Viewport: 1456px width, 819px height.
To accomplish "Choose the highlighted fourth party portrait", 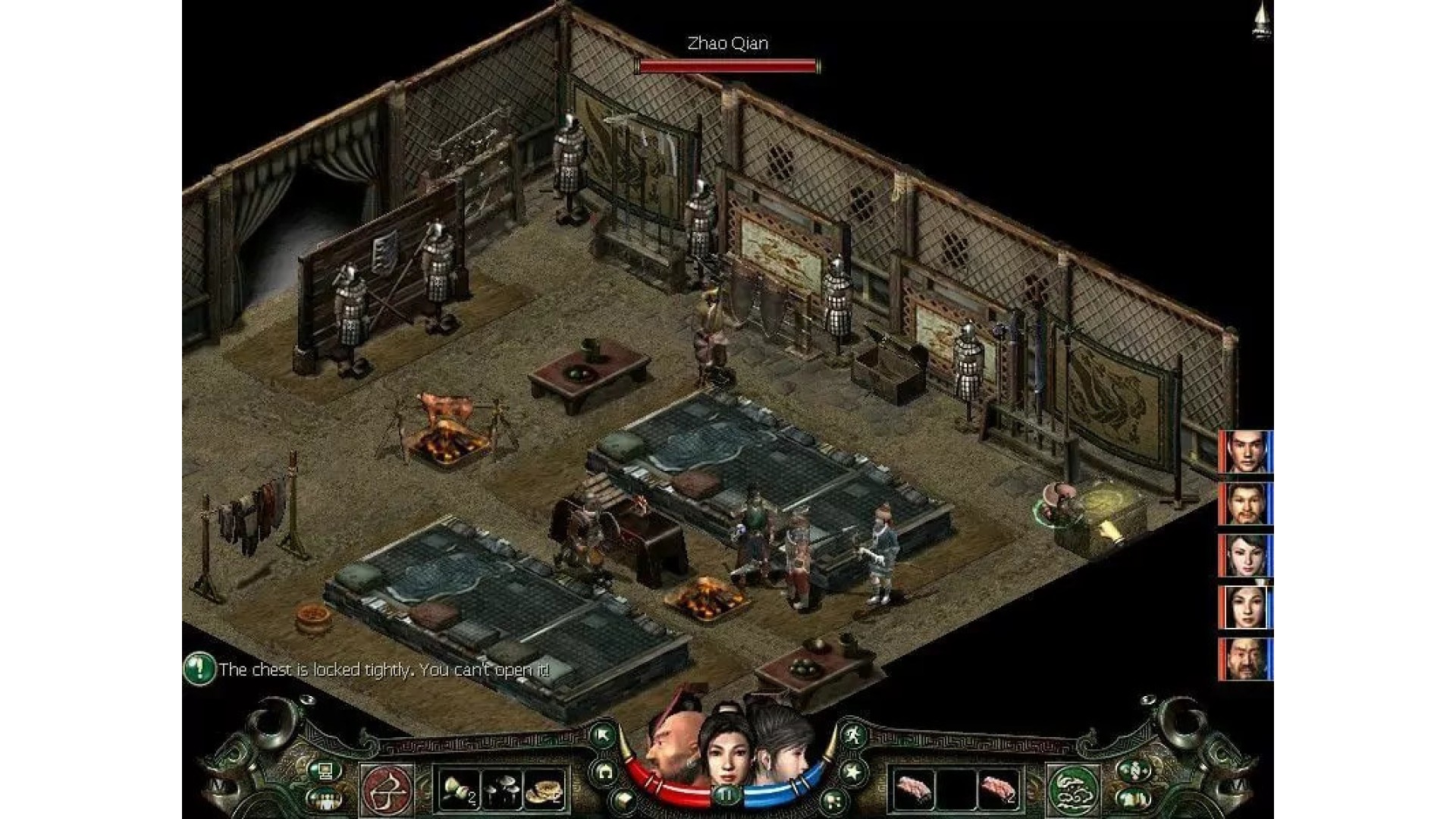I will click(1246, 607).
